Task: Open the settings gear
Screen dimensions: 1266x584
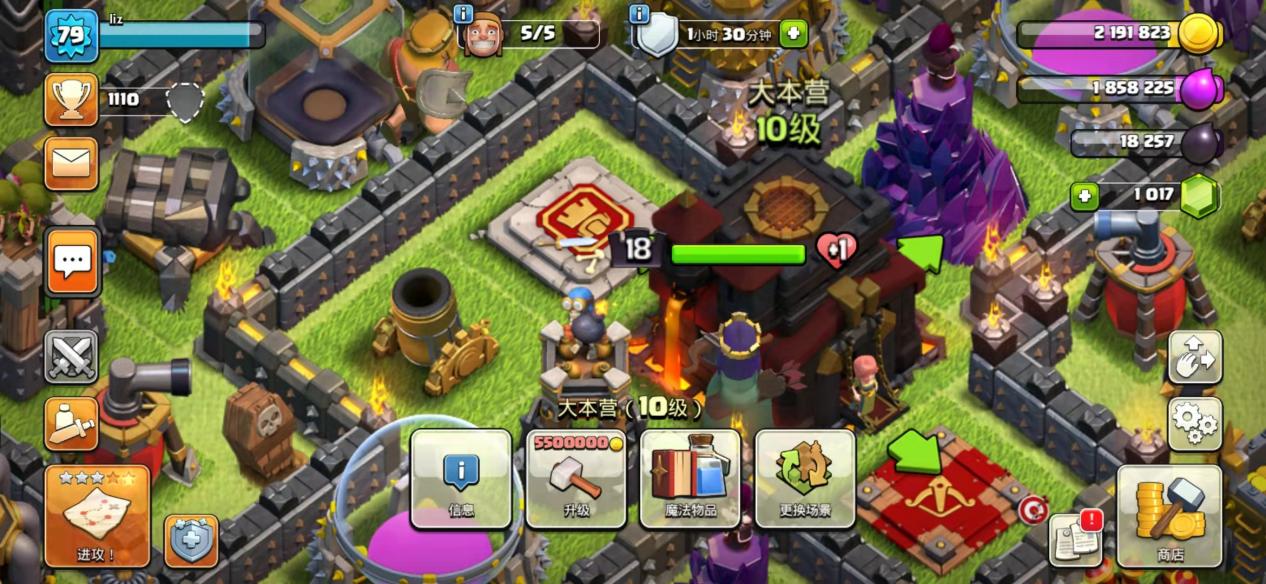Action: (1195, 424)
